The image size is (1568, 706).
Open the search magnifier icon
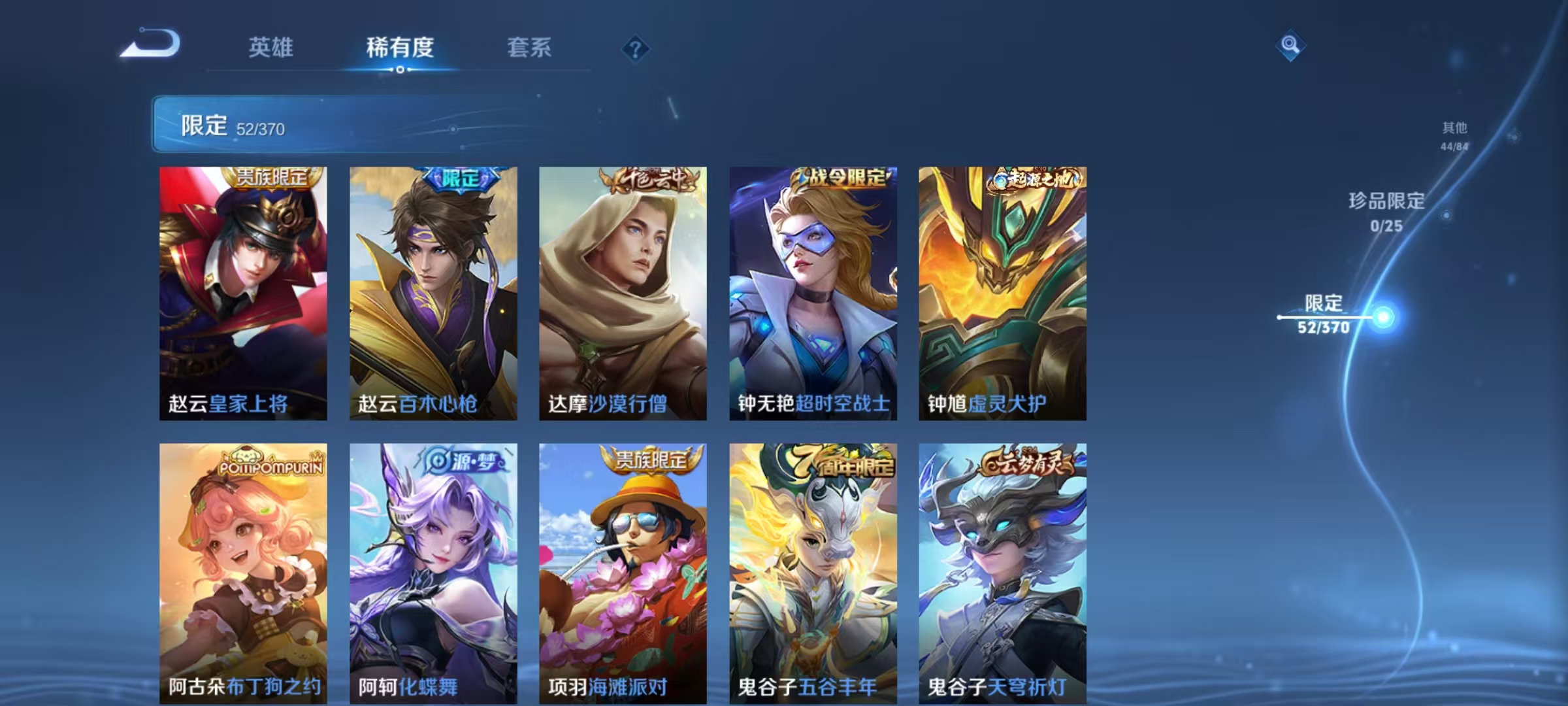(1290, 46)
